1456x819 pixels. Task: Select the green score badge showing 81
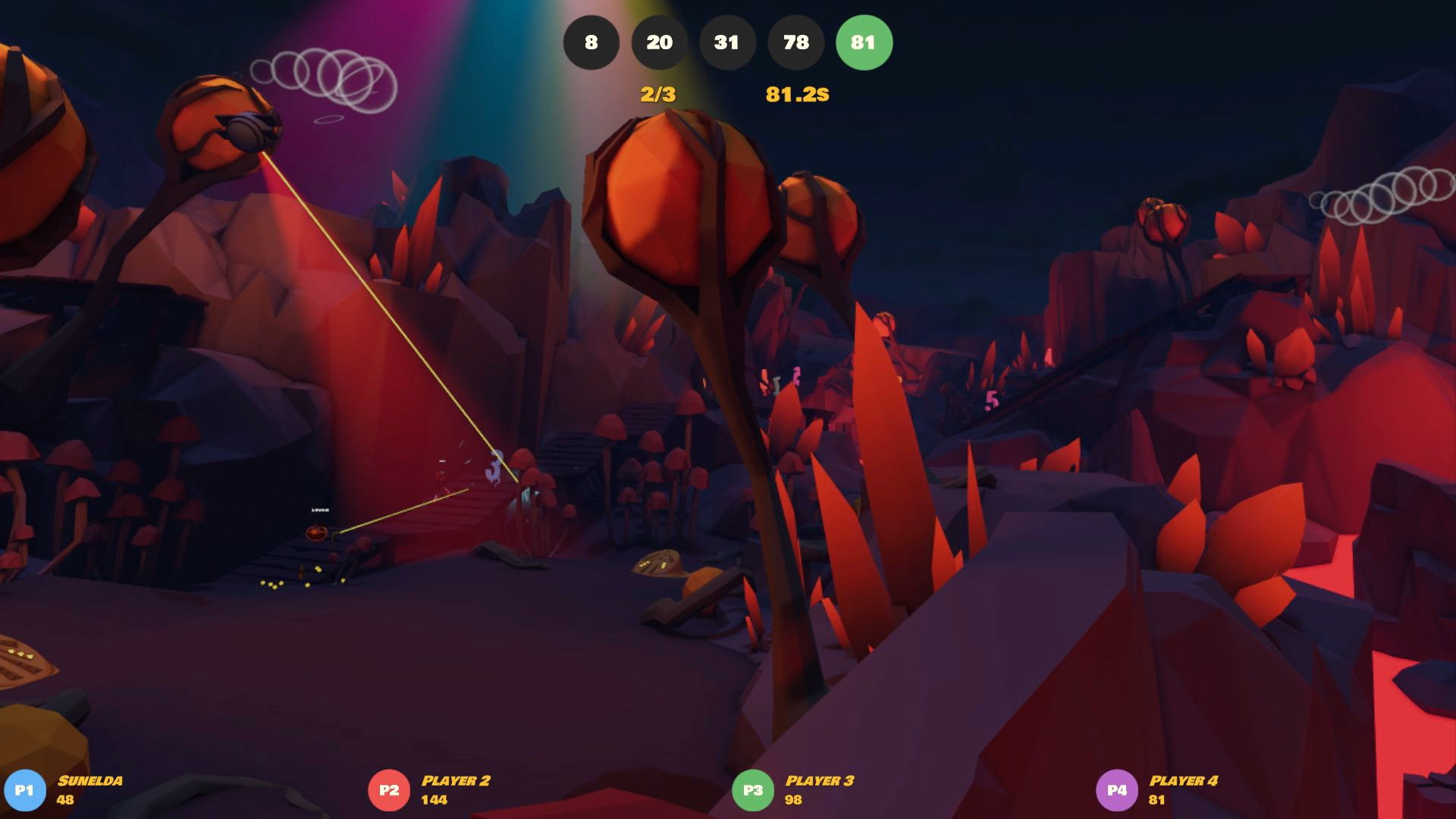pos(864,43)
